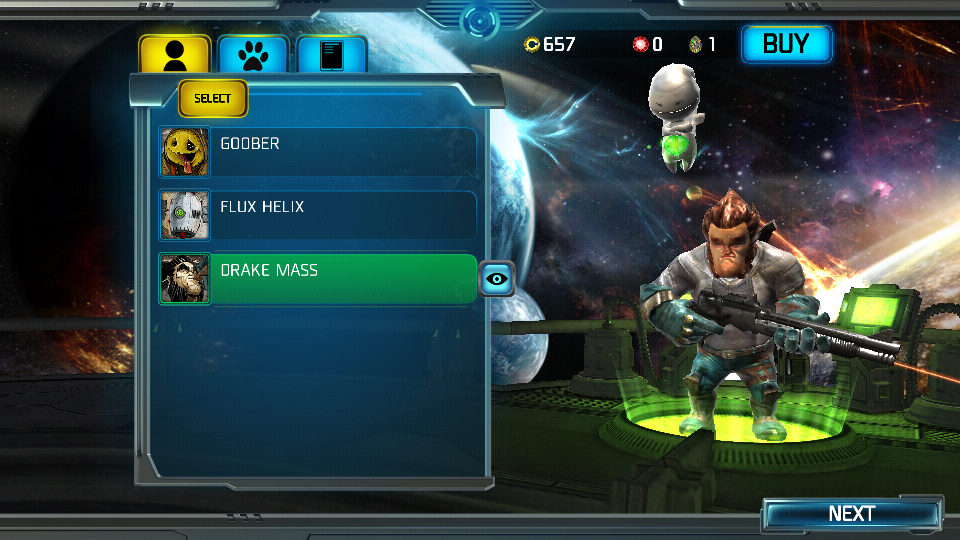Open the paw print pets tab
This screenshot has height=540, width=960.
(253, 54)
